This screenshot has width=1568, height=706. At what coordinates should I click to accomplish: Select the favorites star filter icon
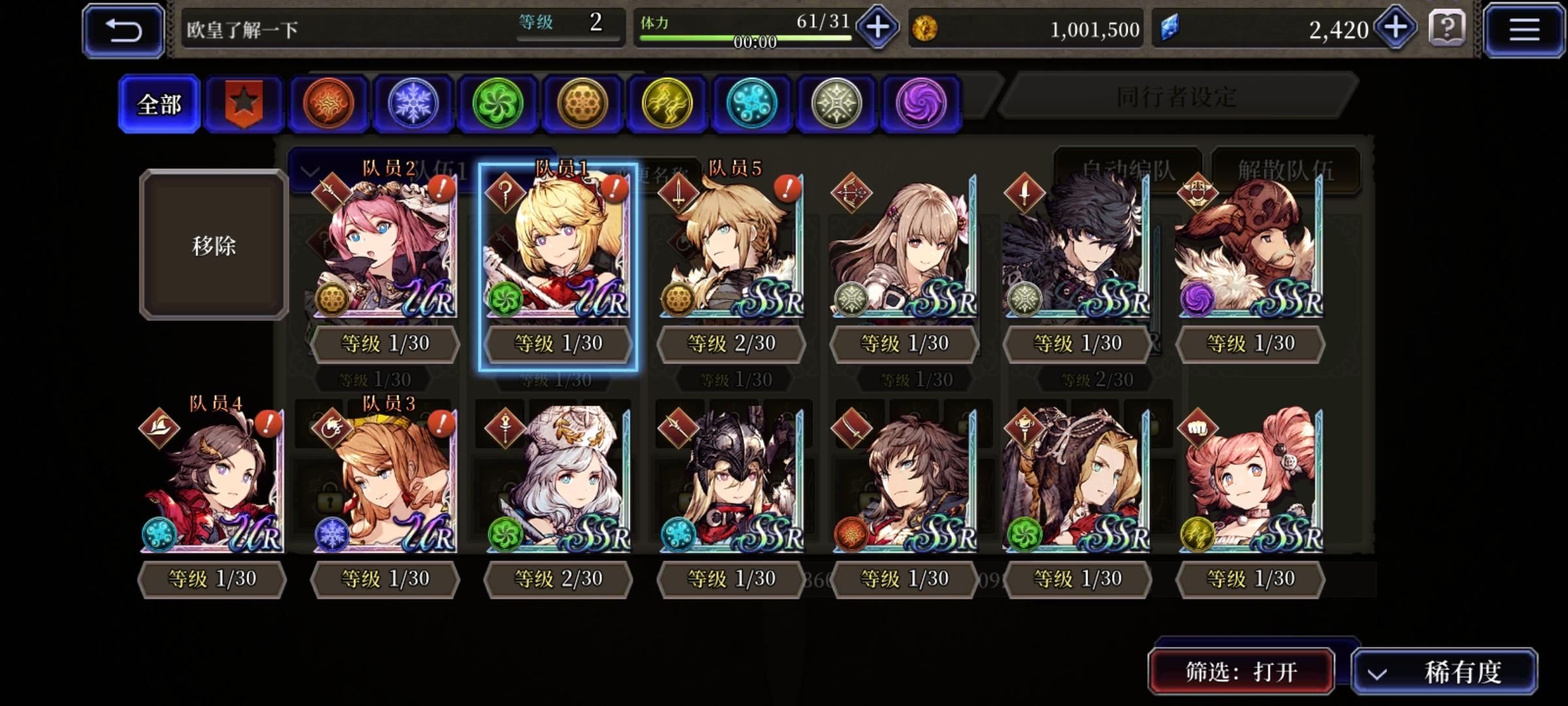click(x=245, y=103)
